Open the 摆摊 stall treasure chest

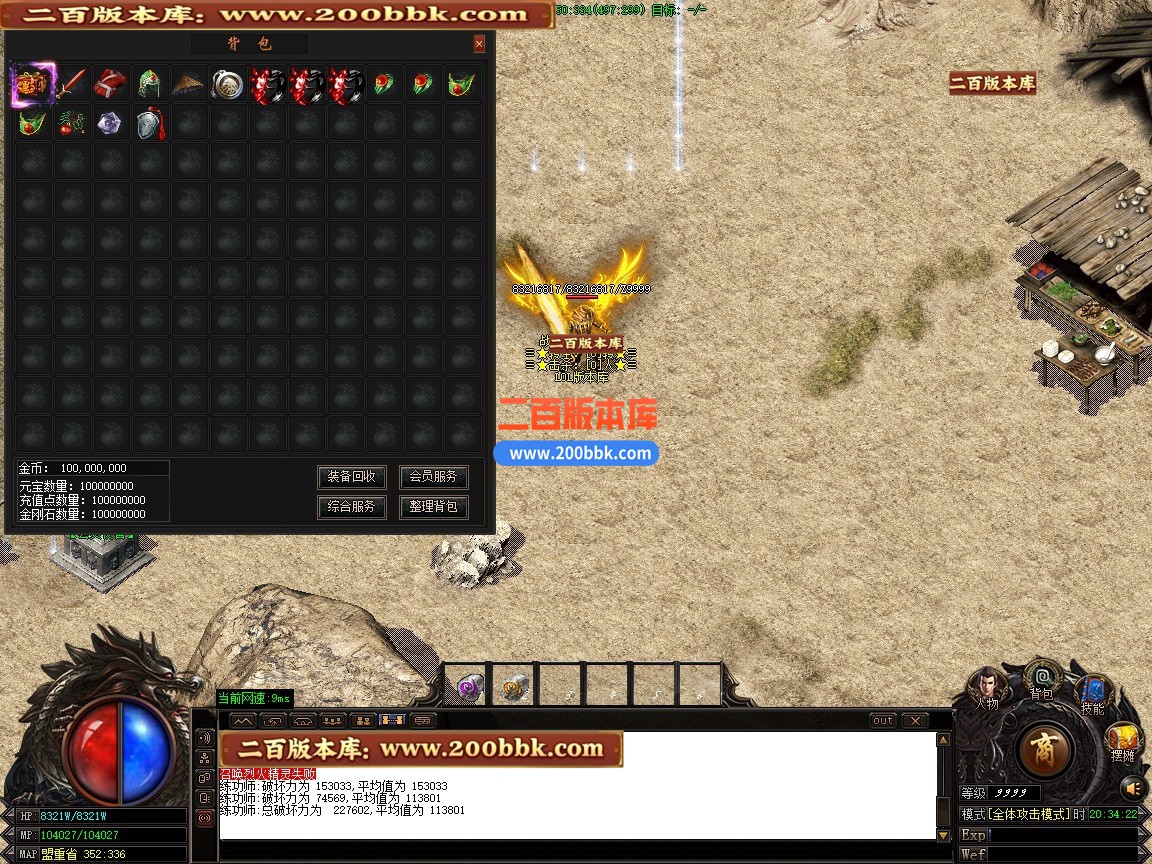pyautogui.click(x=1123, y=741)
